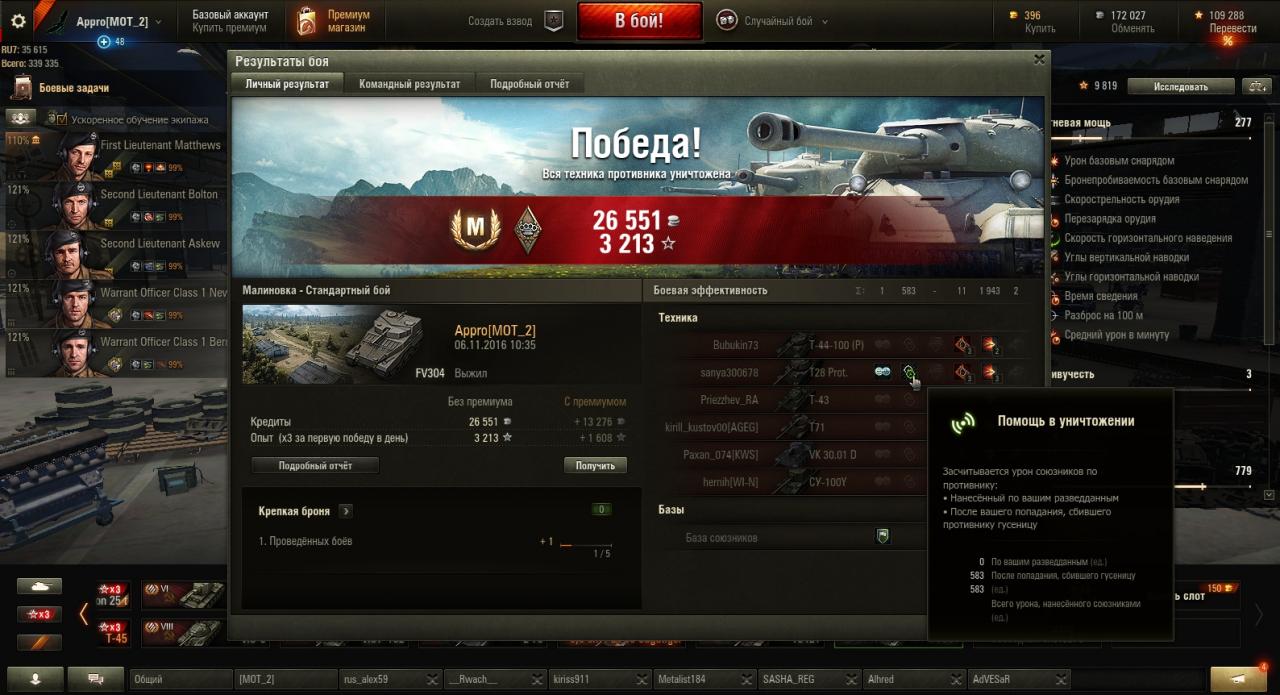Open the Appro[MOT_2] account dropdown
Image resolution: width=1280 pixels, height=695 pixels.
(117, 21)
